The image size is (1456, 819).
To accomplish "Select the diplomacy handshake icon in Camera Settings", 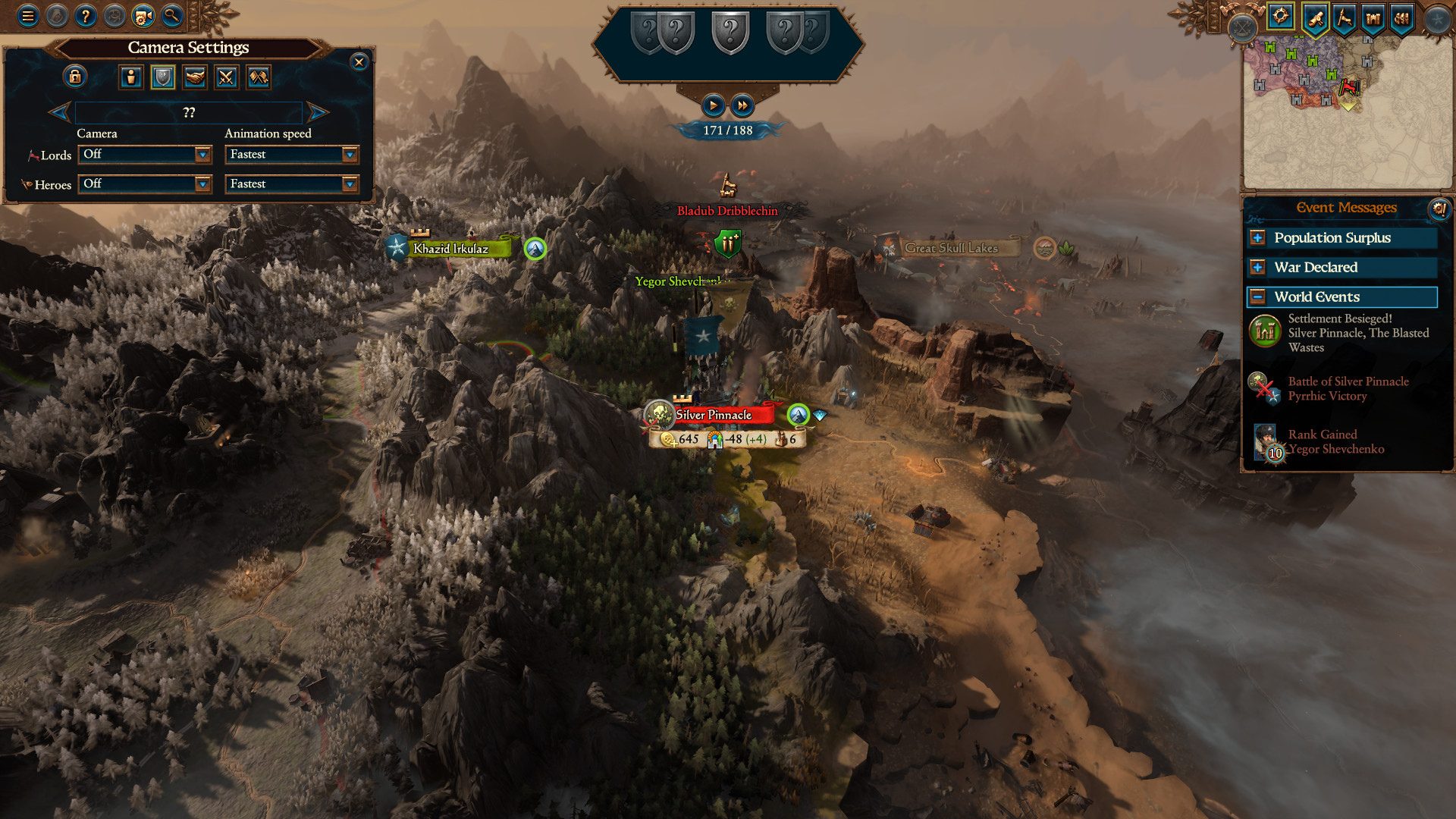I will coord(195,77).
